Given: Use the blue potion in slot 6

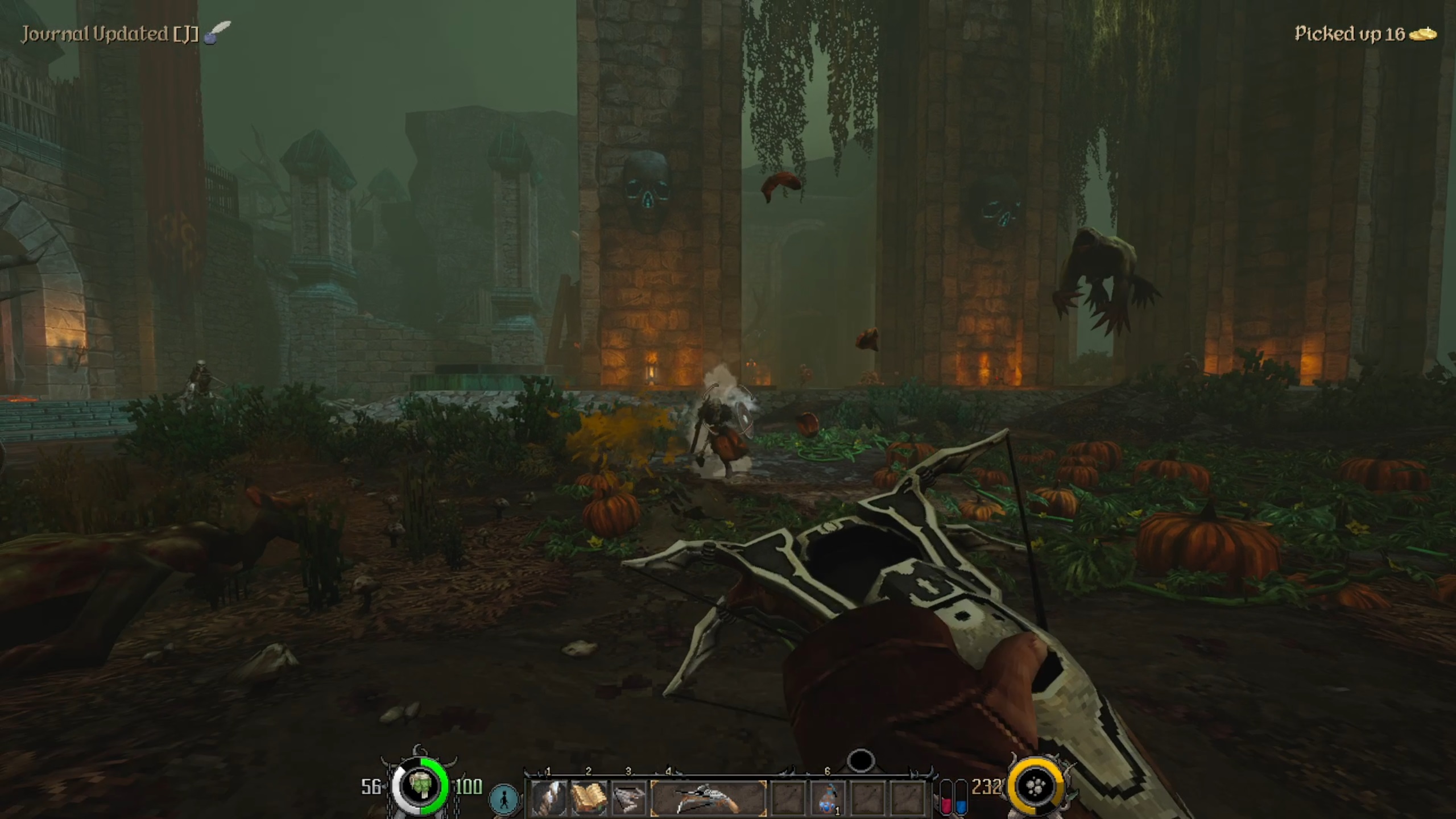Looking at the screenshot, I should [828, 798].
